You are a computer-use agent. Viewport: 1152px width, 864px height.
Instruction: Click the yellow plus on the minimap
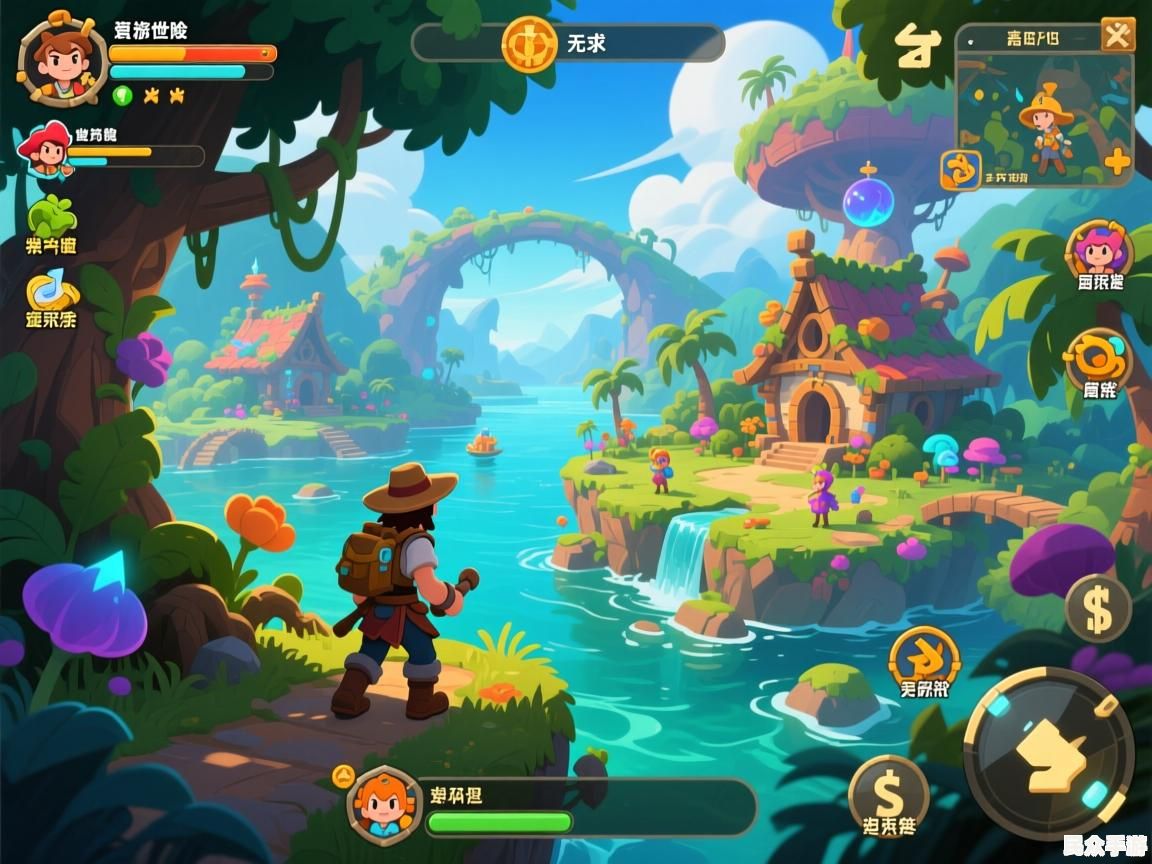coord(1116,161)
